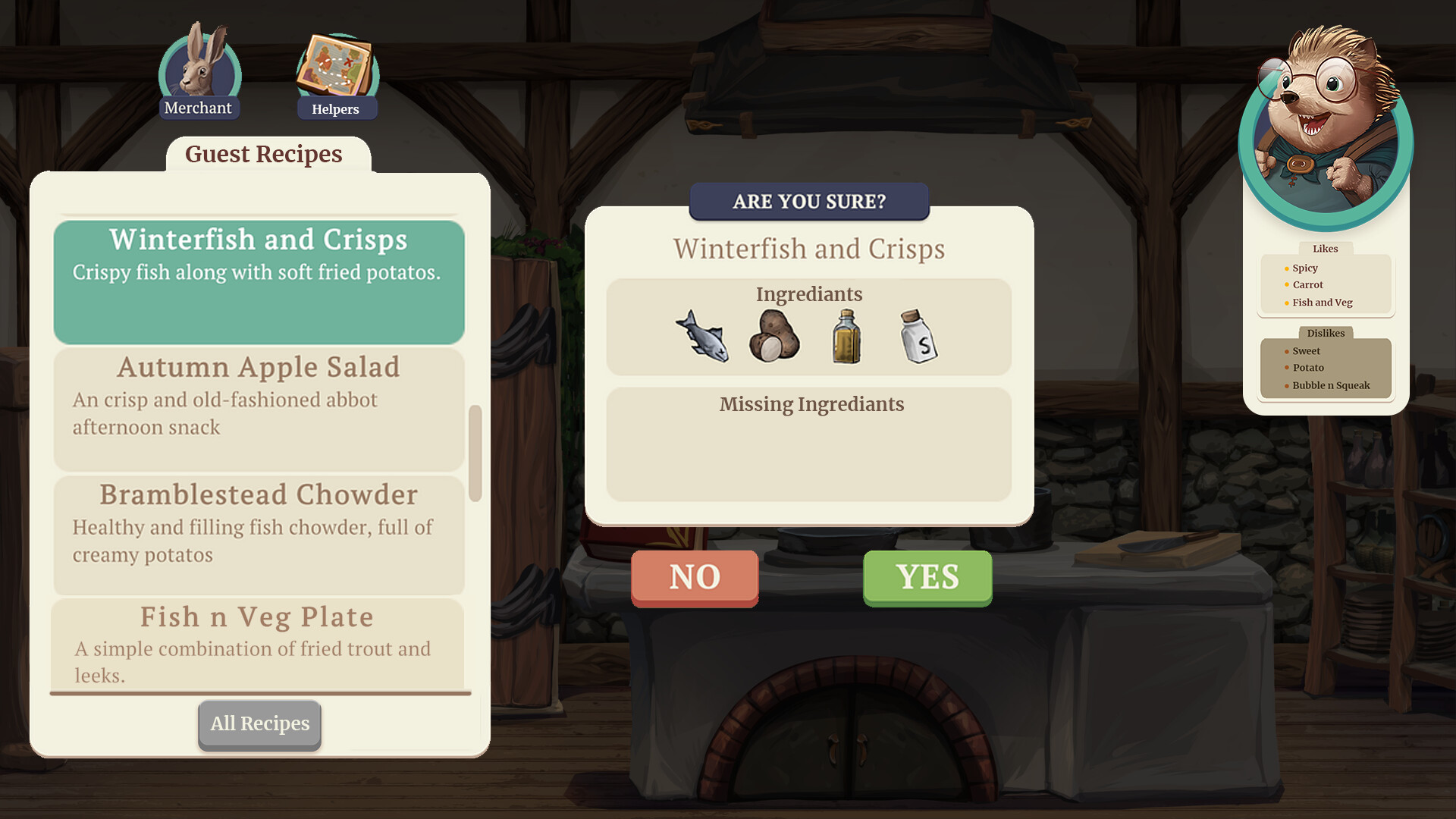Click the potato ingredient icon

click(773, 336)
